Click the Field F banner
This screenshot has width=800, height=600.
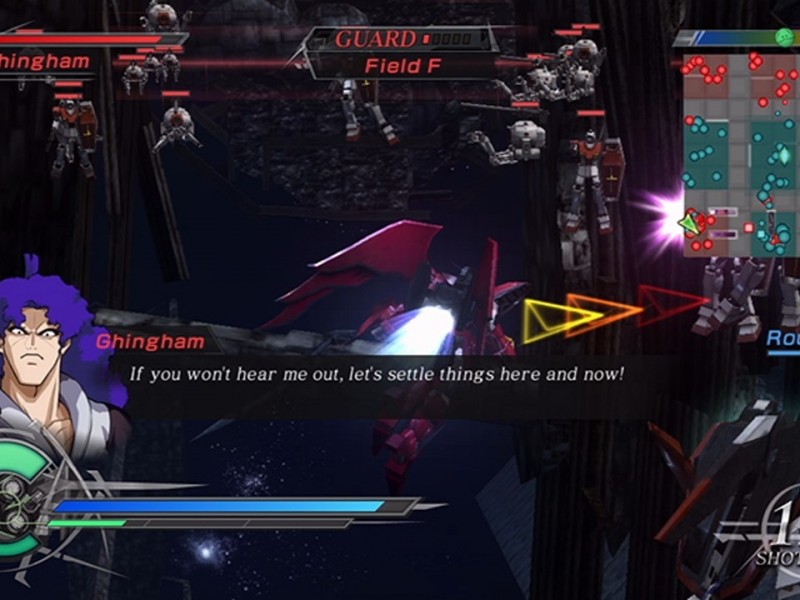[404, 66]
